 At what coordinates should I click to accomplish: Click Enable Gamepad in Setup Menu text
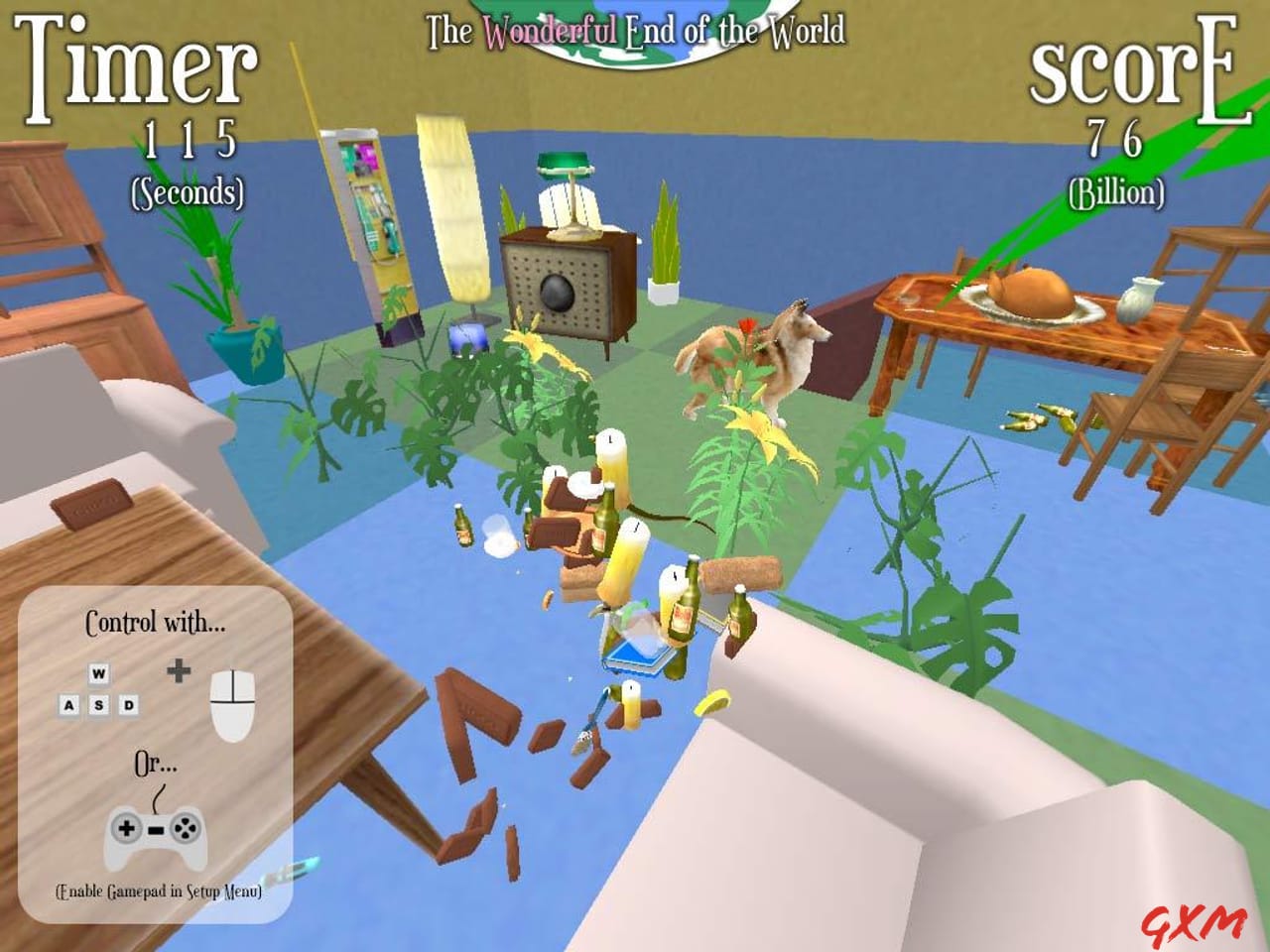159,892
